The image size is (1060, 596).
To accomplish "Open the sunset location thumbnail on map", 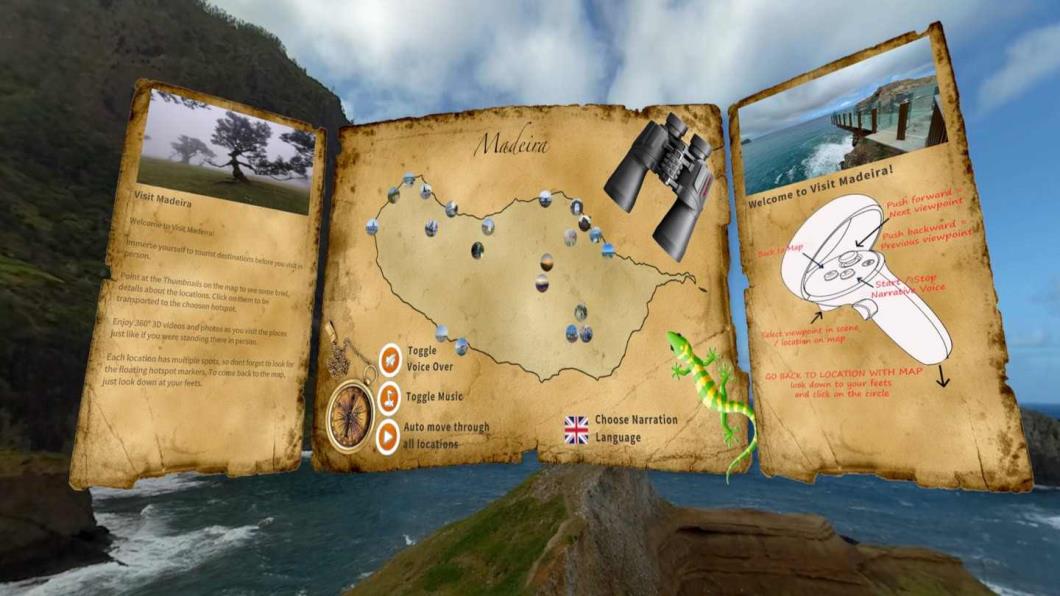I will tap(547, 262).
